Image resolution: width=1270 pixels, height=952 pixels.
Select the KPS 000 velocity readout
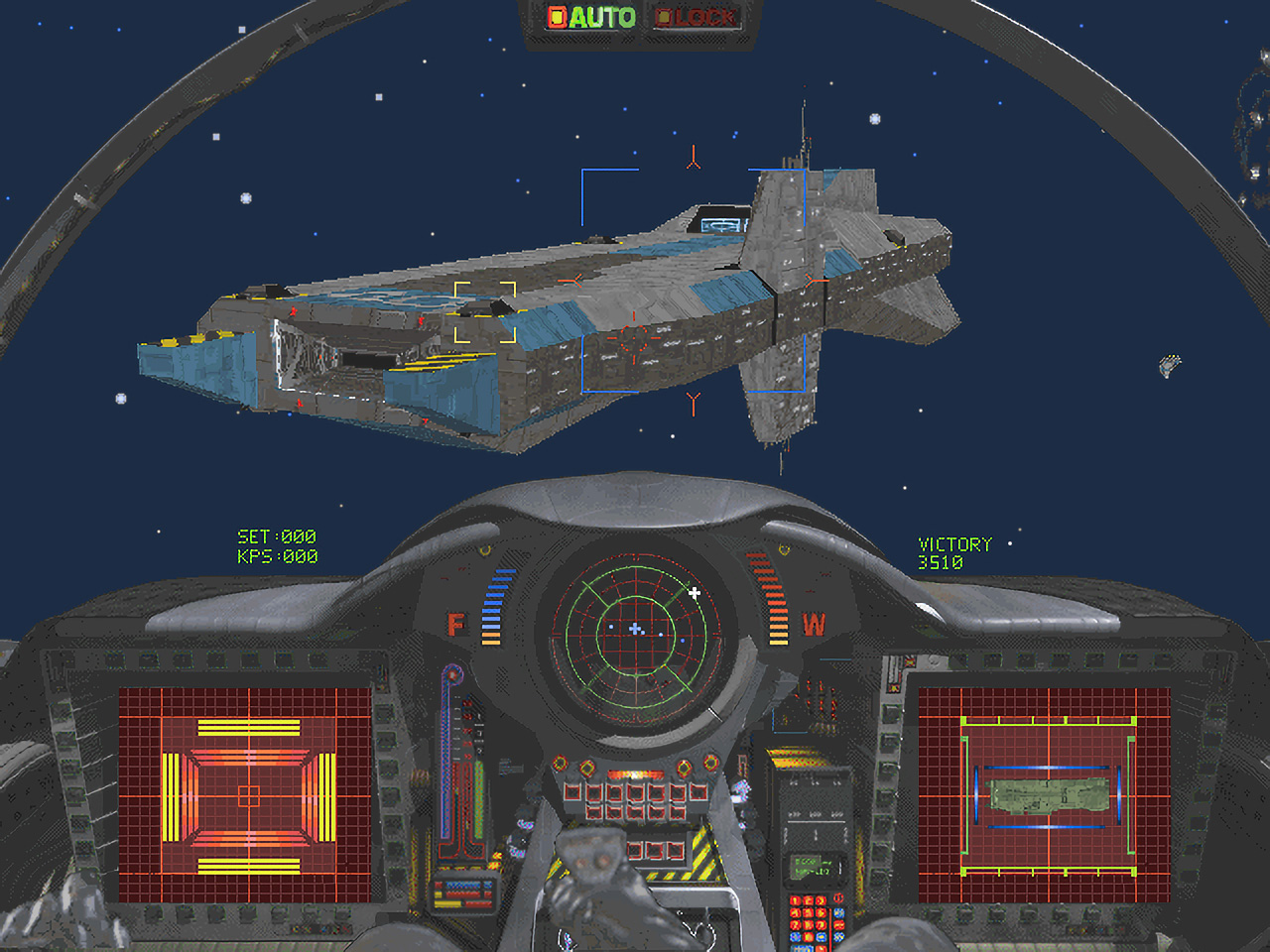tap(278, 555)
